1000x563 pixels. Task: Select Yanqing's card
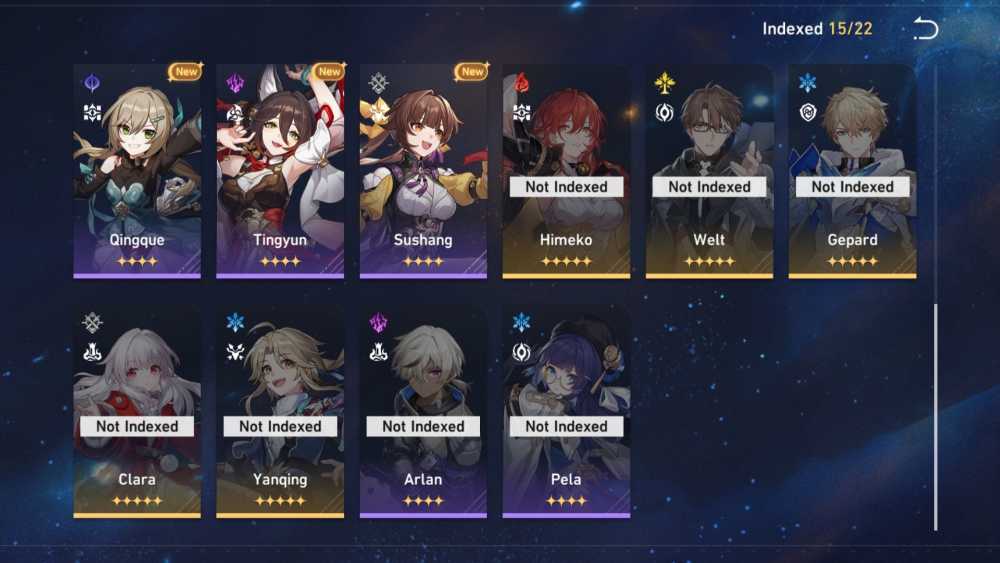[280, 410]
